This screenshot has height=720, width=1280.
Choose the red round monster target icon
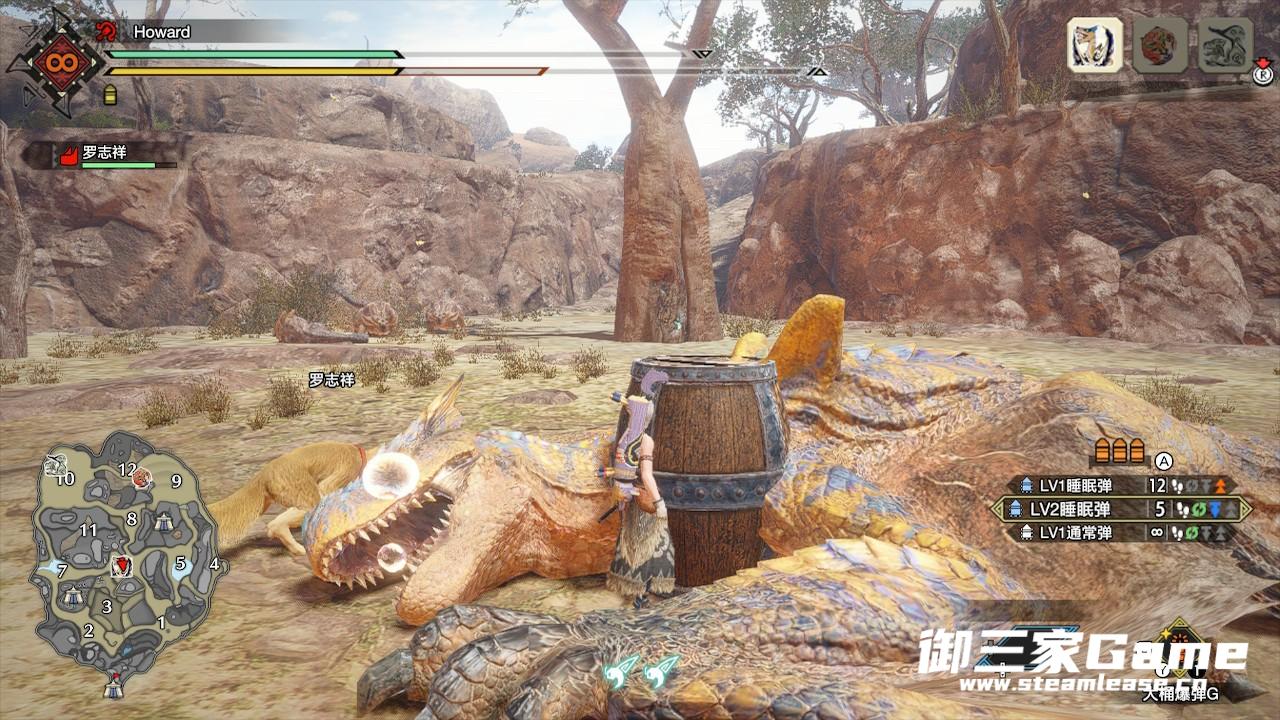point(1159,45)
